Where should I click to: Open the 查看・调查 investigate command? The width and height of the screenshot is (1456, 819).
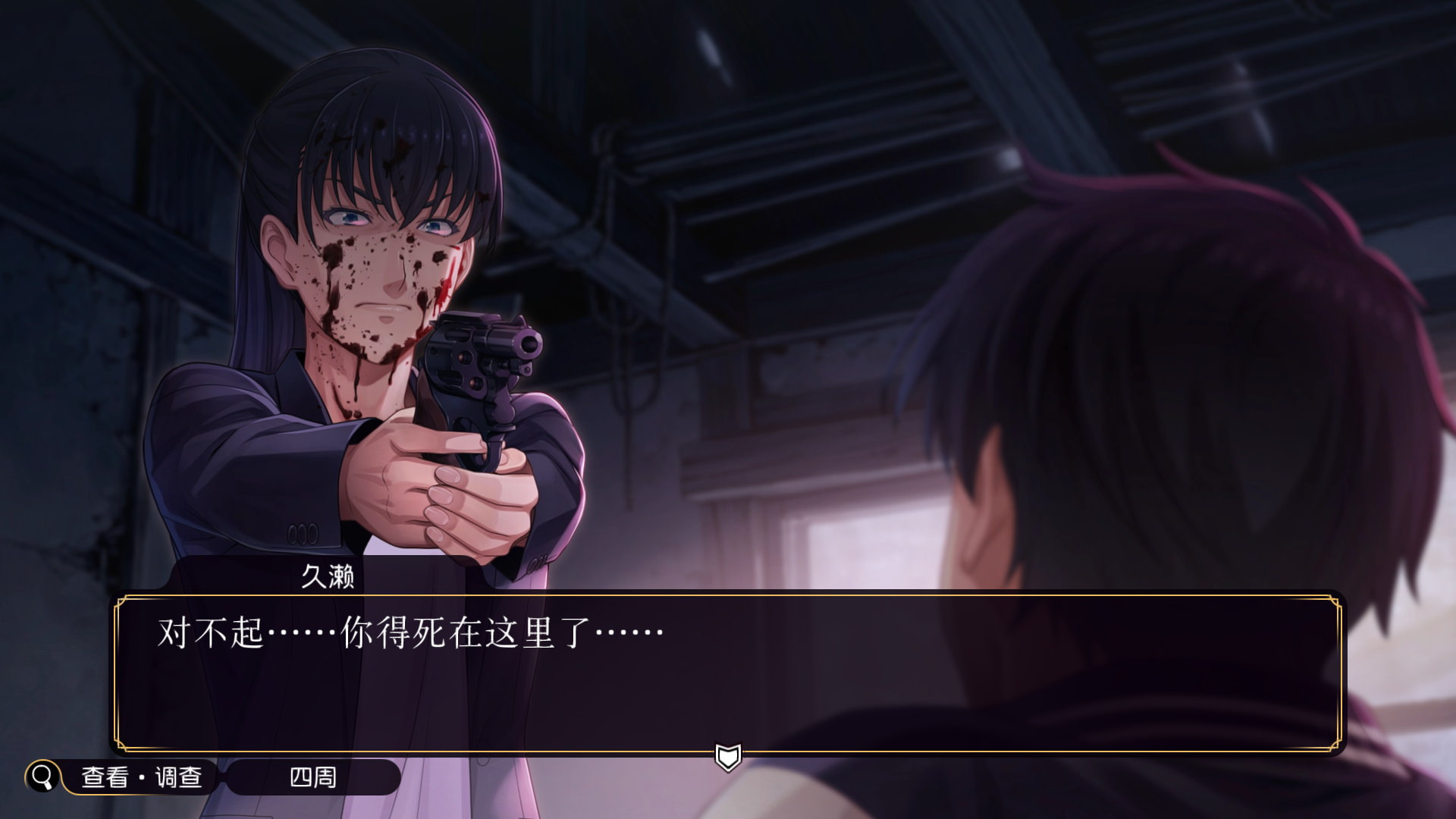141,777
